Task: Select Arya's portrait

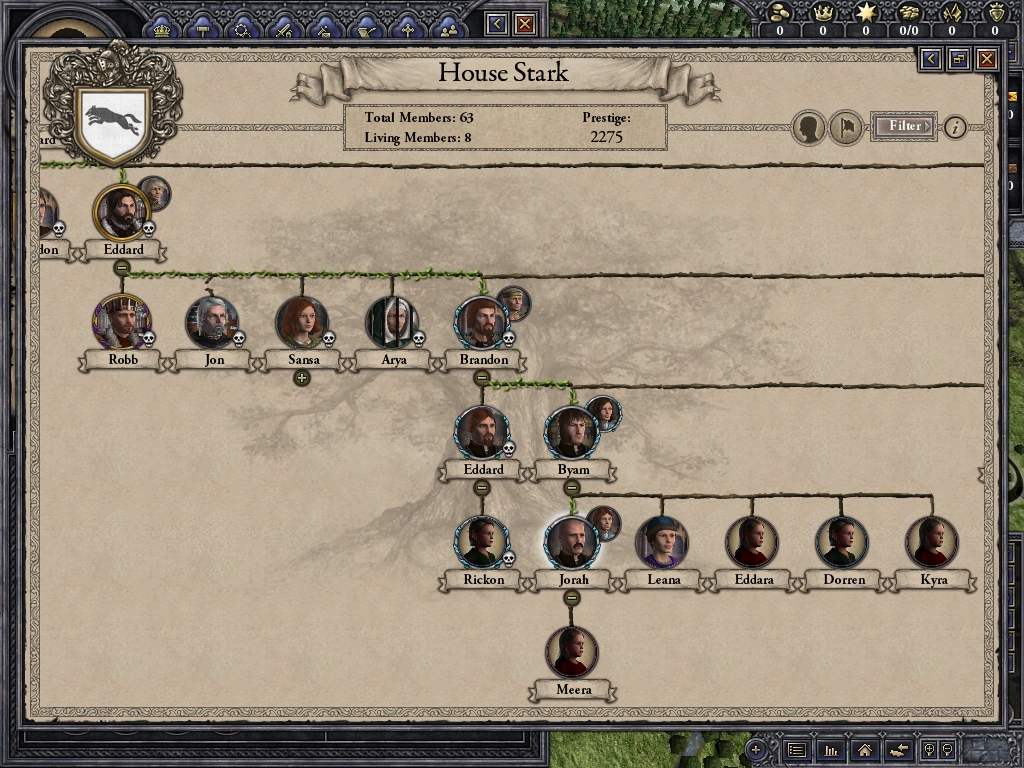Action: pos(391,321)
